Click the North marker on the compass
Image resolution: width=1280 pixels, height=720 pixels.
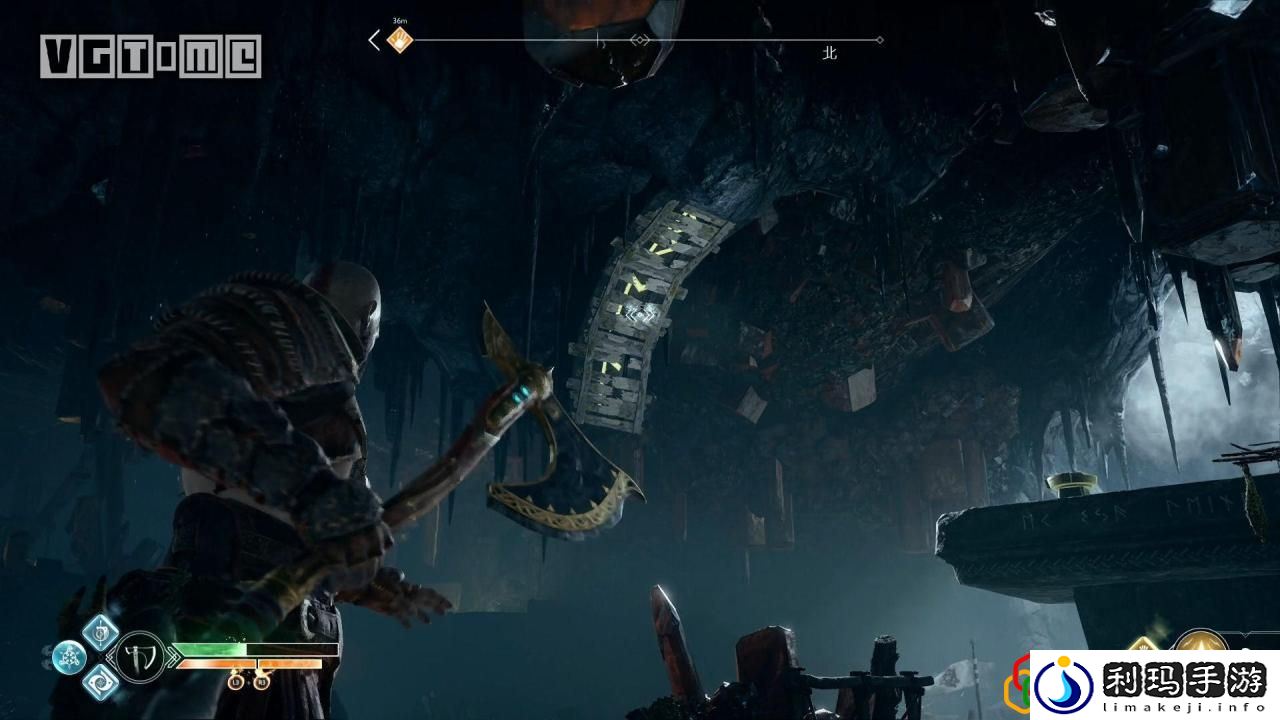[x=829, y=54]
